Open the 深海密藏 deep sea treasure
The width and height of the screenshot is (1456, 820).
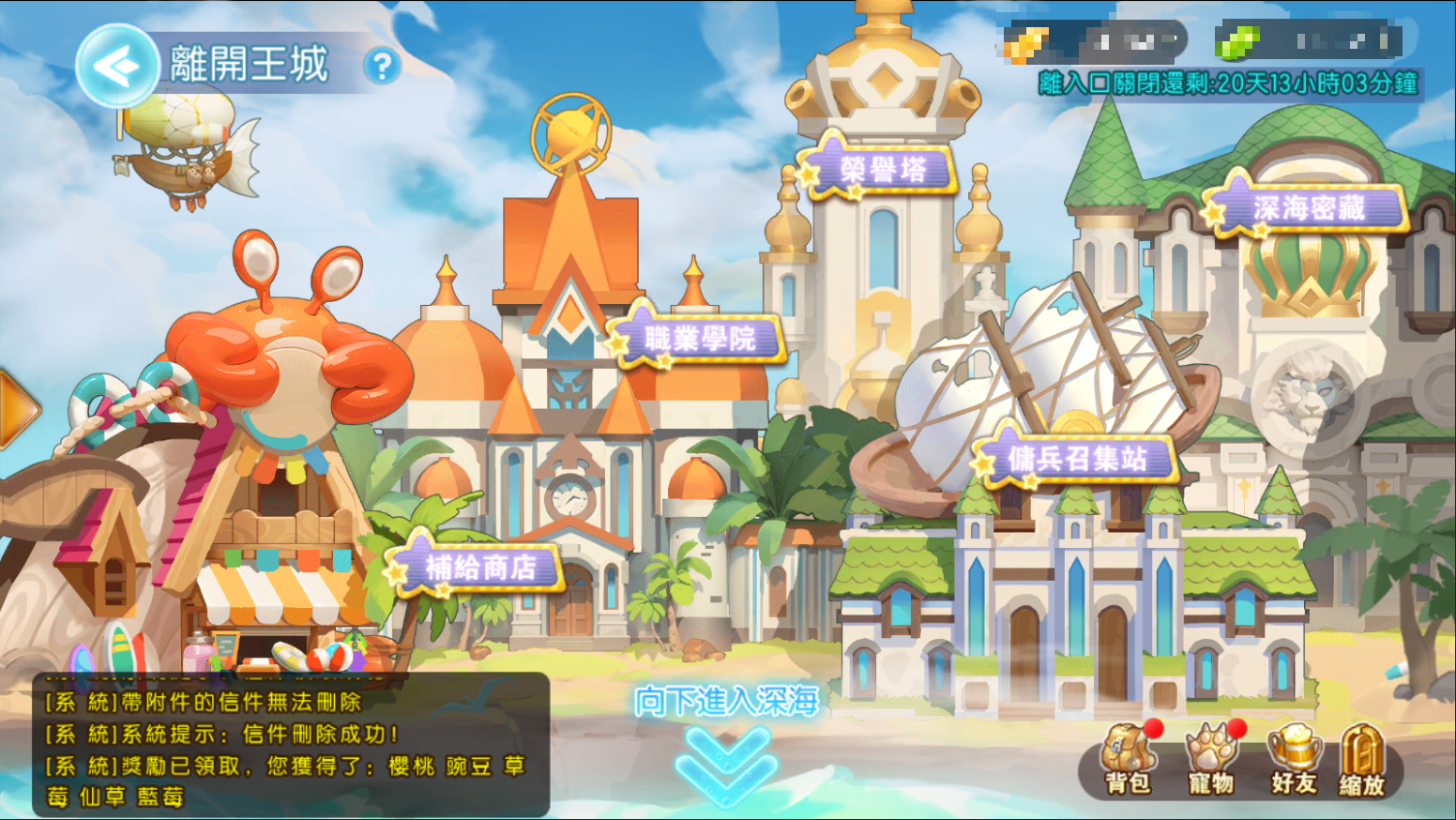[1308, 207]
